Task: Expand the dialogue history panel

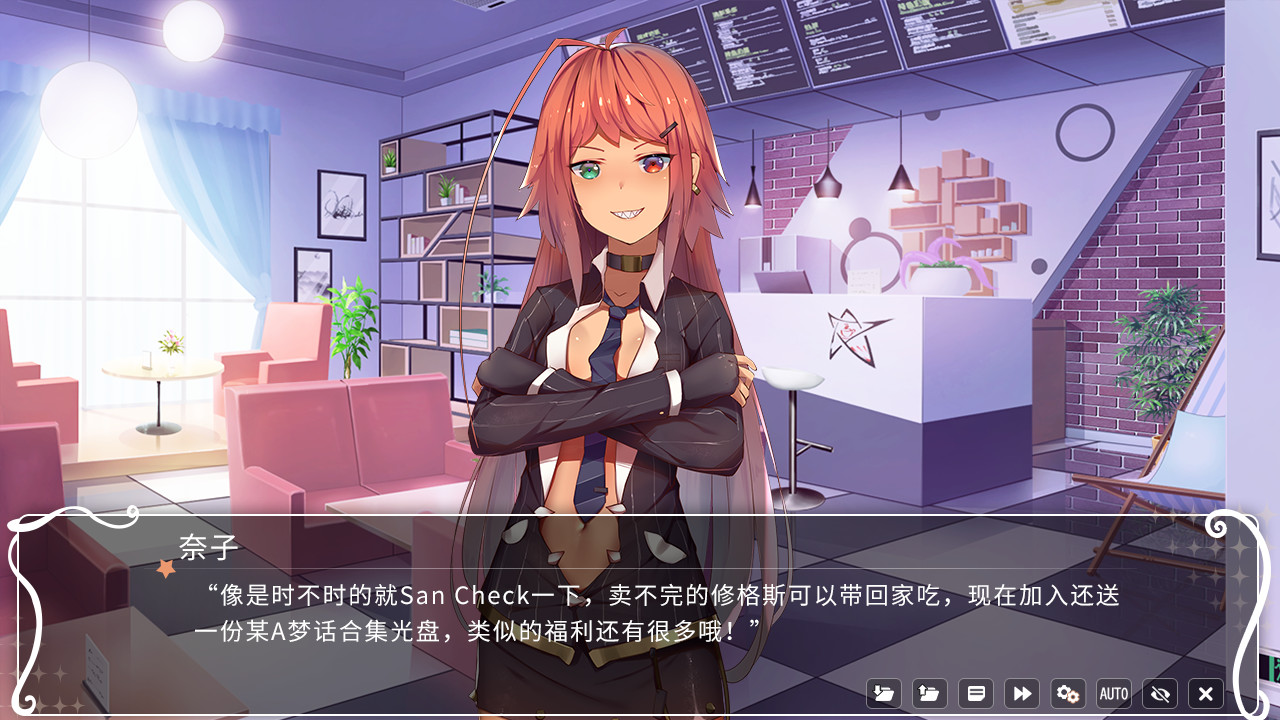Action: (975, 693)
